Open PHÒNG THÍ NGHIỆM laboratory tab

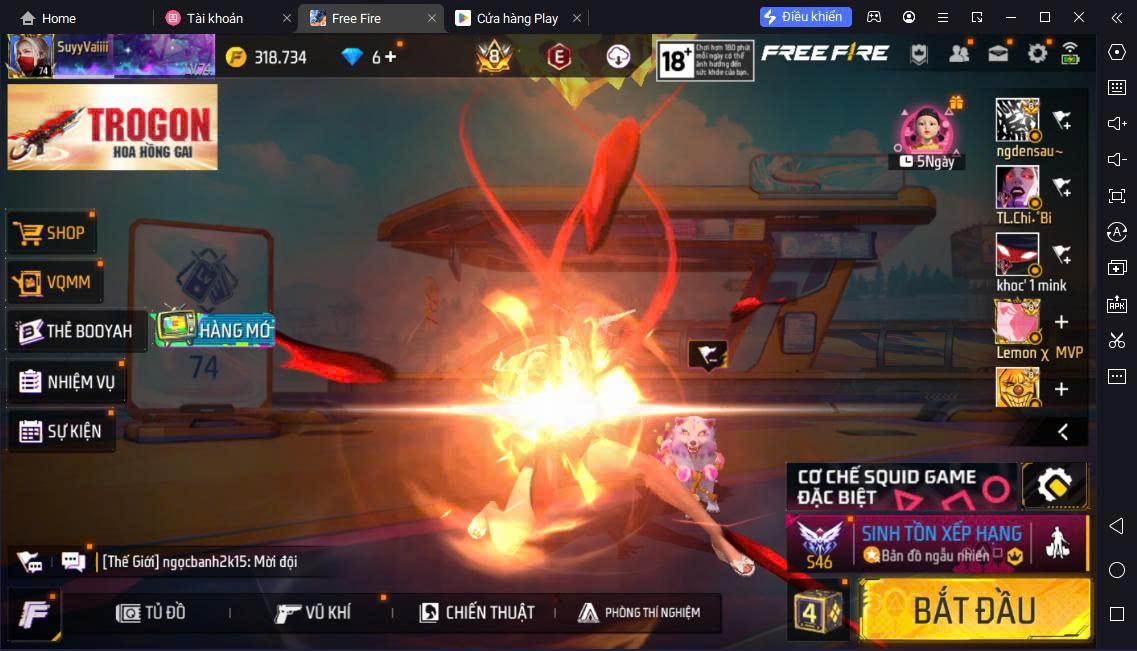(x=639, y=612)
